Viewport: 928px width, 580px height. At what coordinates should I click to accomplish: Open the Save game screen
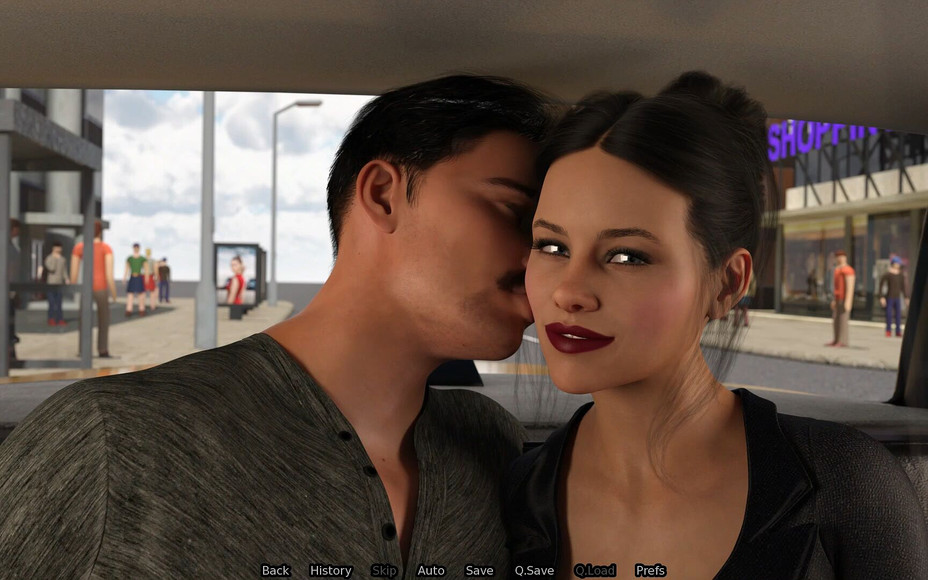(479, 571)
